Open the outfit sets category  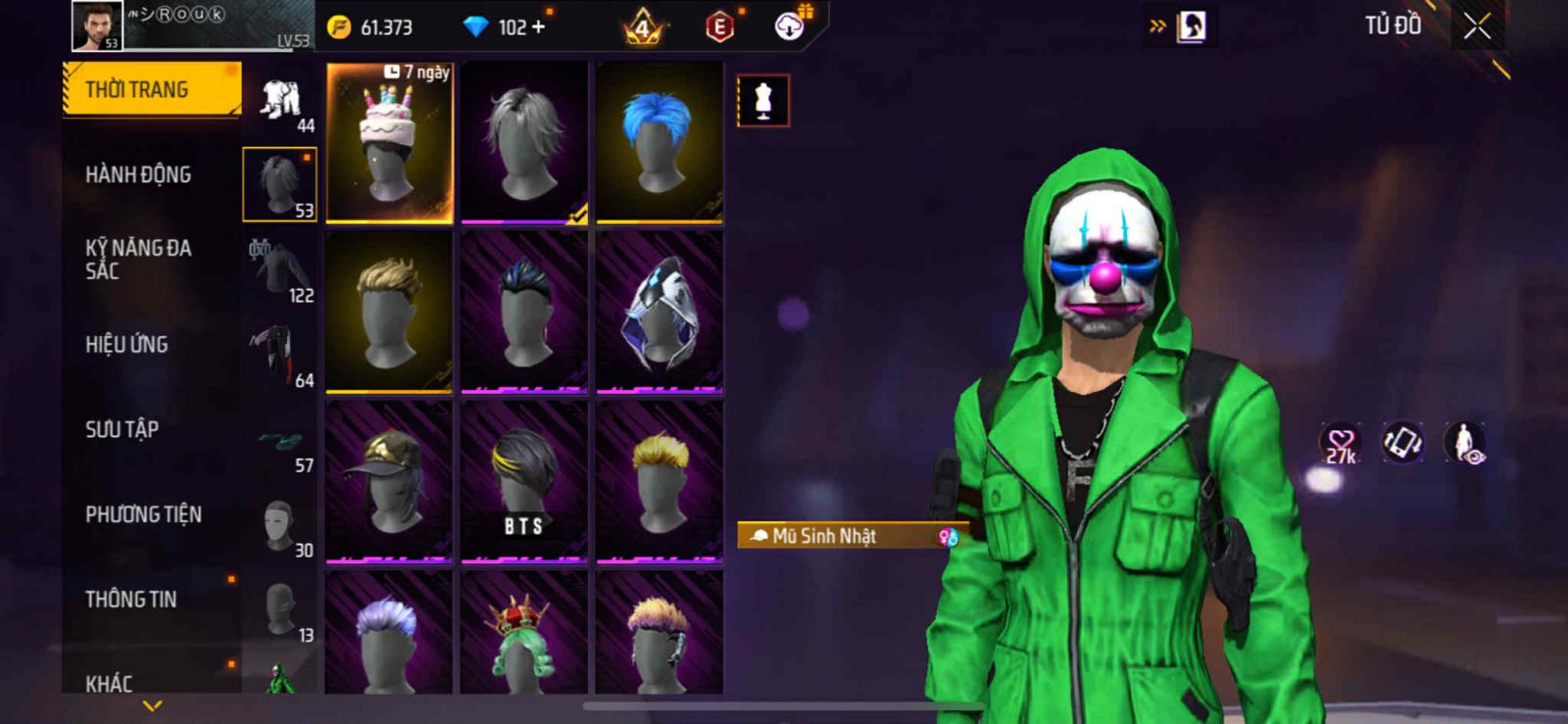[281, 102]
